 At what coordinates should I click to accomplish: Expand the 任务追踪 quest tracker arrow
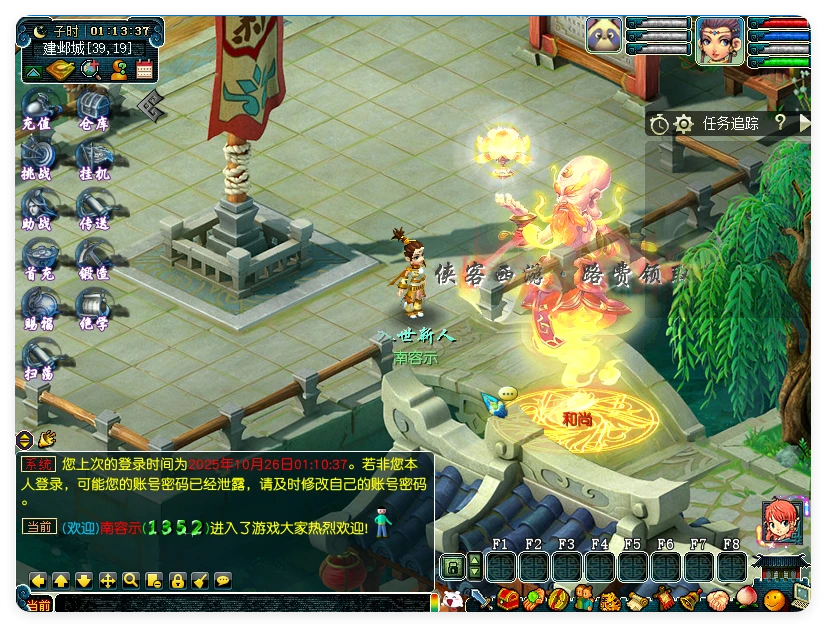click(x=805, y=123)
